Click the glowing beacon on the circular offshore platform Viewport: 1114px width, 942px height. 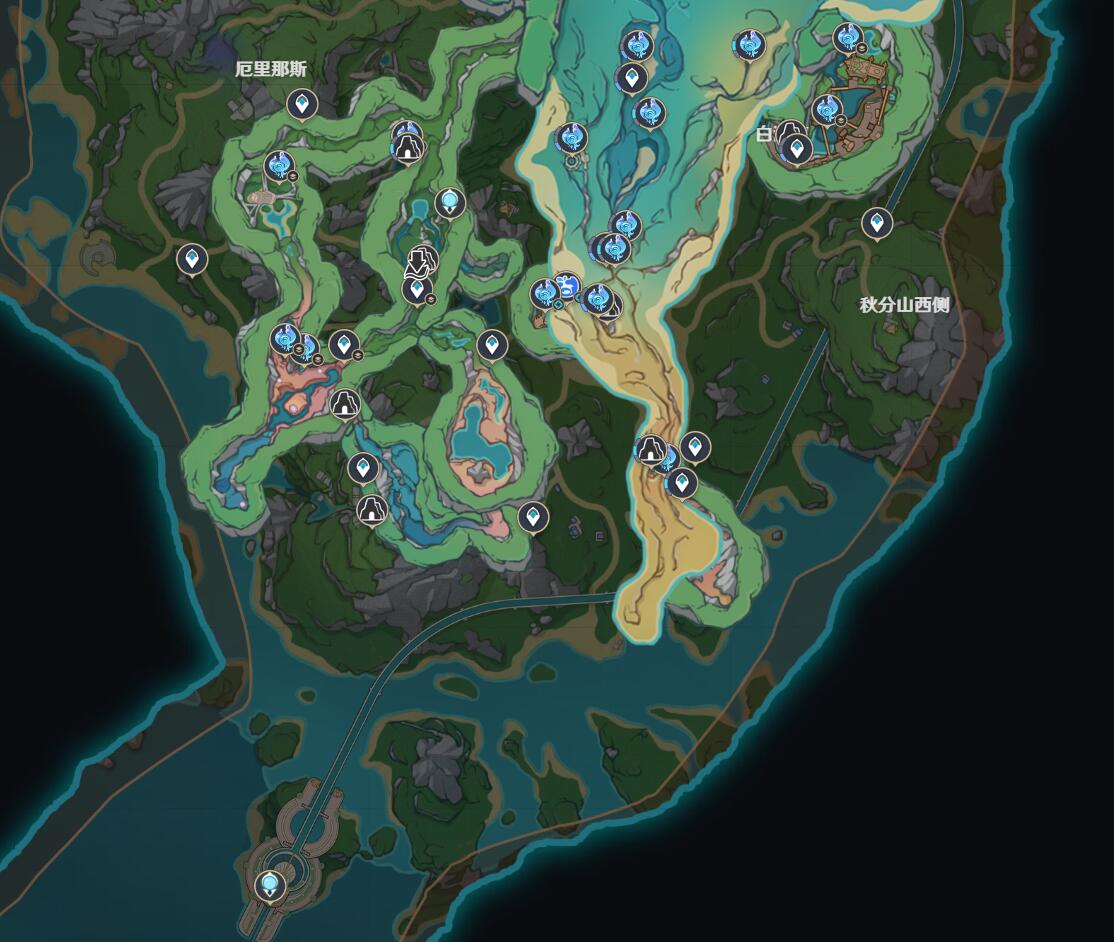tap(269, 884)
